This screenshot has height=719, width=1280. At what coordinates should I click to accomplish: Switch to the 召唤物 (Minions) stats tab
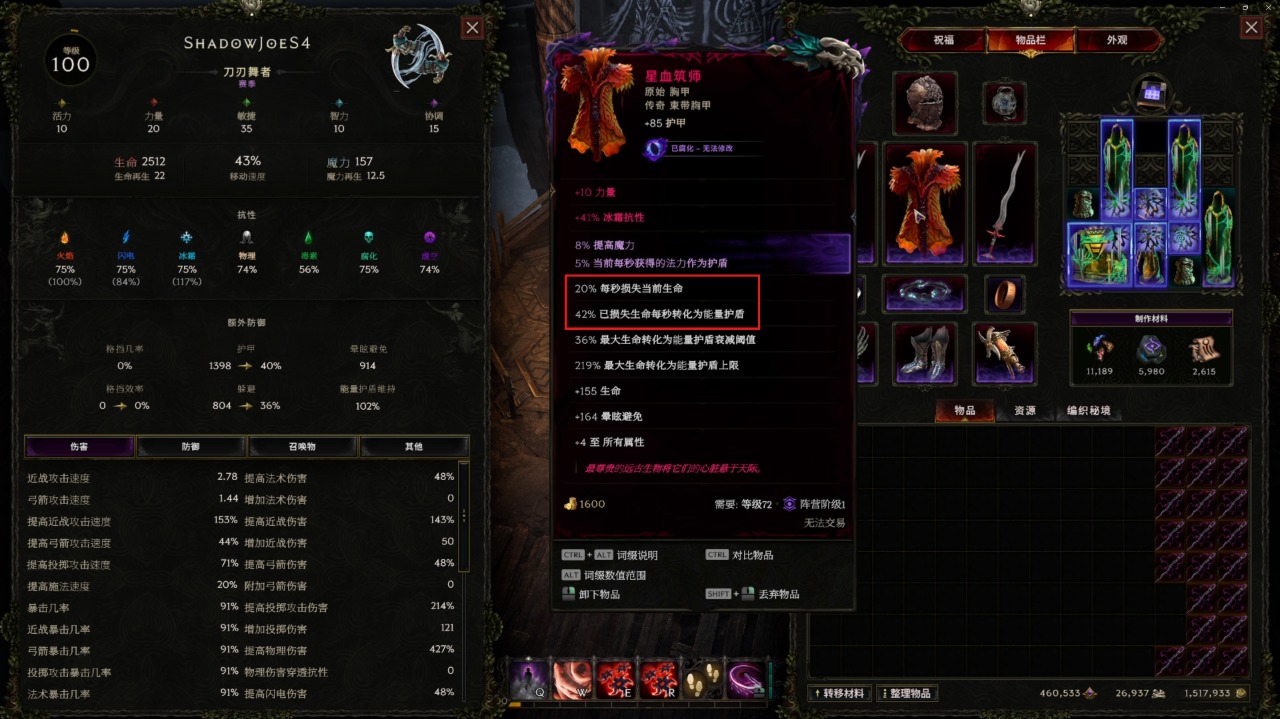(x=302, y=447)
